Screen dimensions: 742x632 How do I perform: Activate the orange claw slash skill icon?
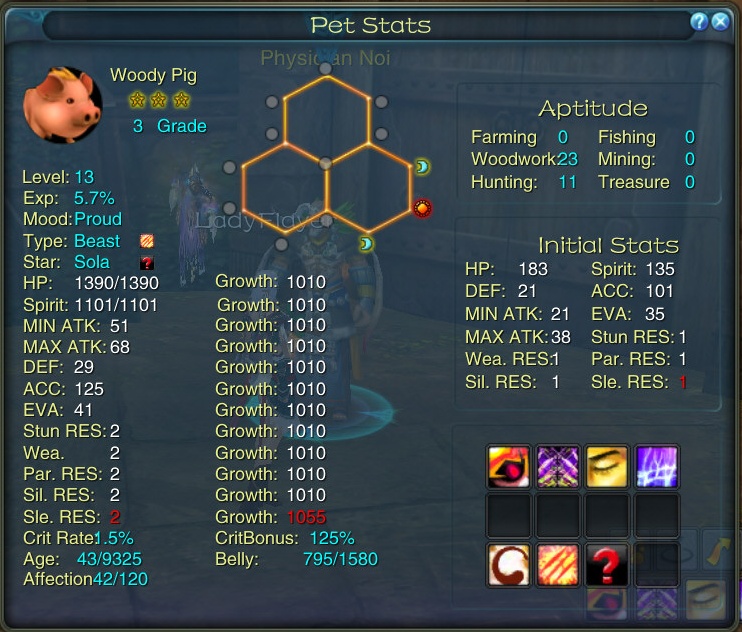pos(558,565)
